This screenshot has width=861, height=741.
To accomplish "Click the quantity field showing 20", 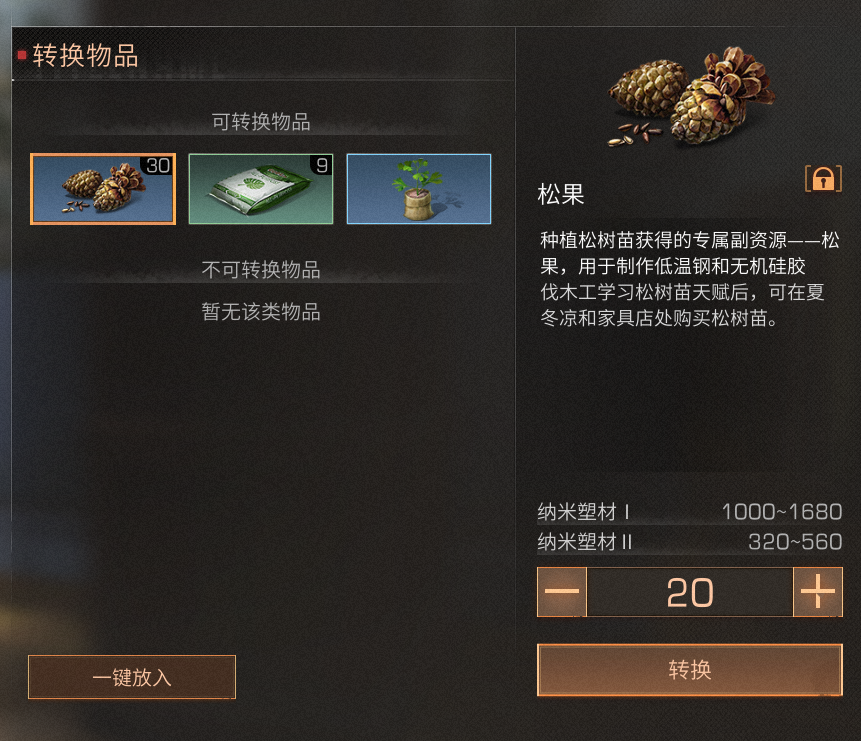I will (689, 592).
